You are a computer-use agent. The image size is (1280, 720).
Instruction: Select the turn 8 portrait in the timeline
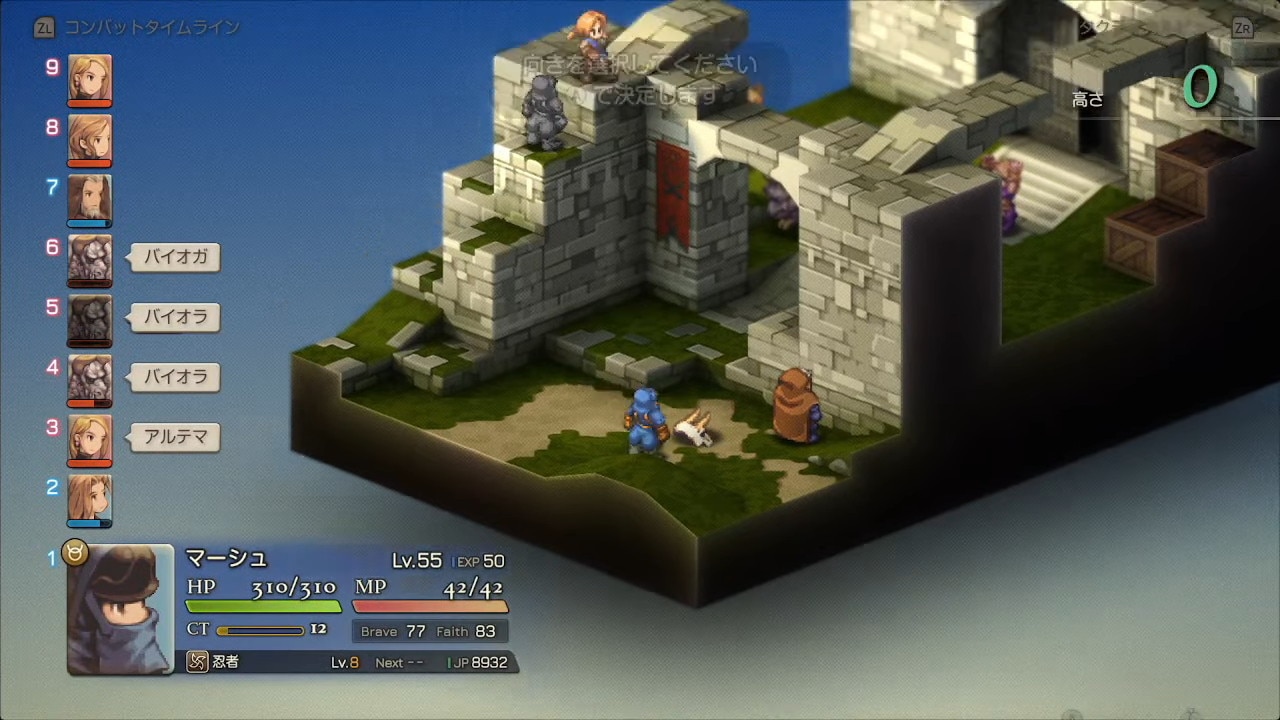(90, 140)
